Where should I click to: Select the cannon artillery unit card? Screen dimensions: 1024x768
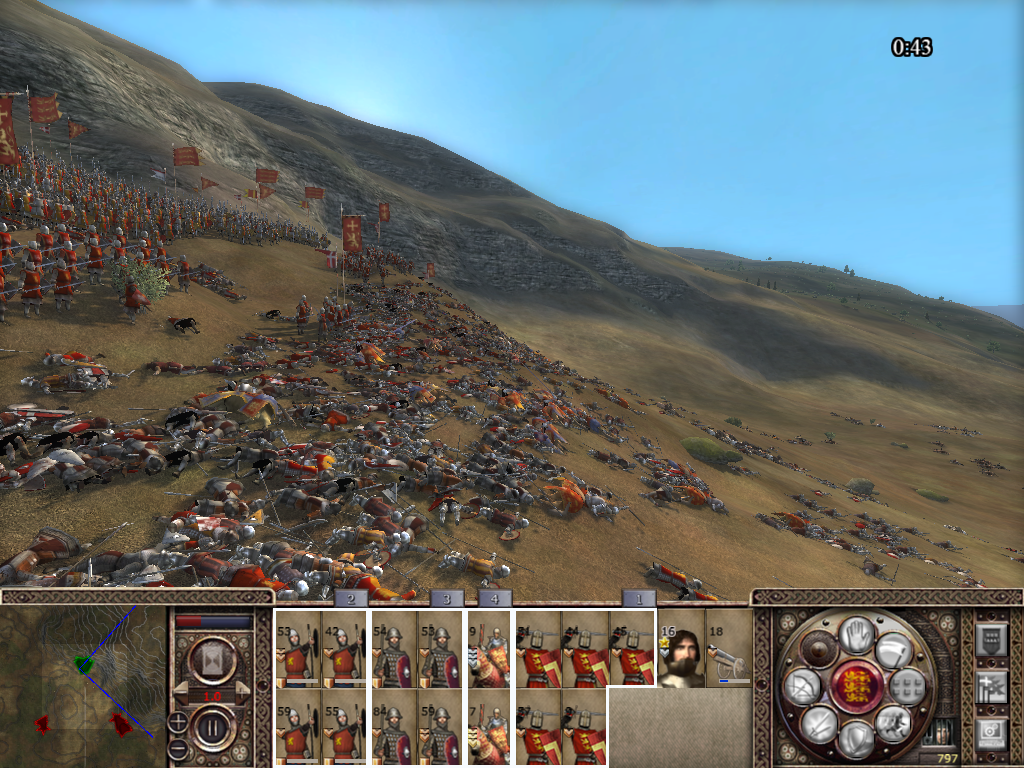click(728, 648)
